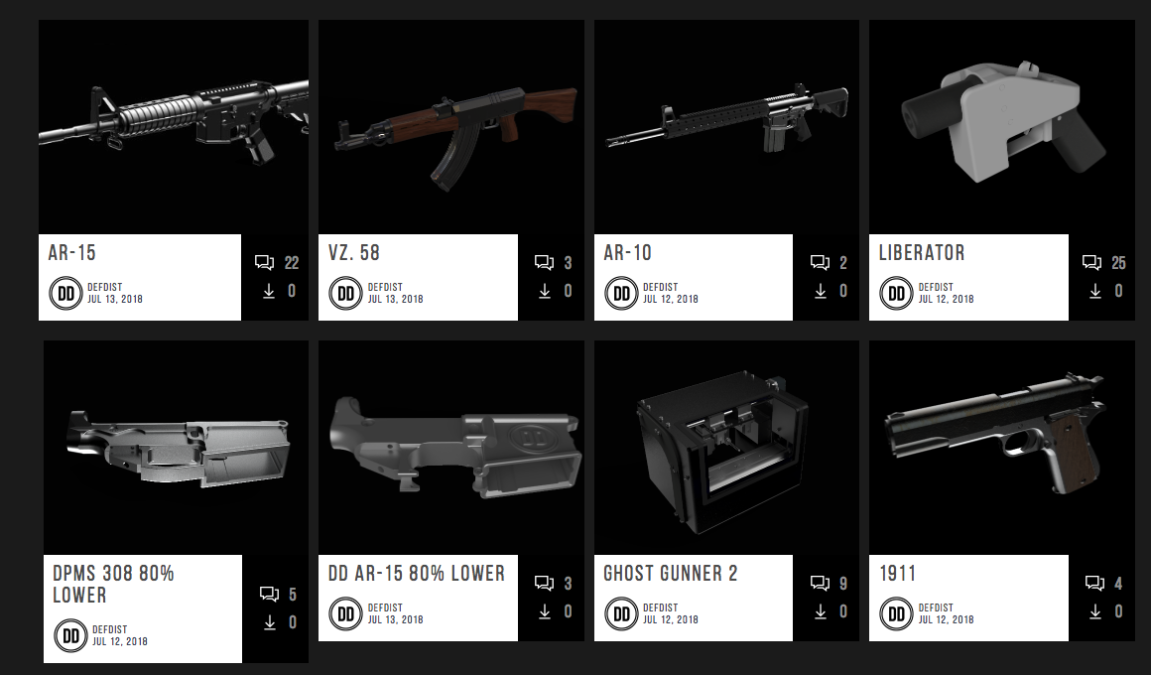Open the DD AR-15 80% Lower image
The width and height of the screenshot is (1151, 675).
(450, 447)
